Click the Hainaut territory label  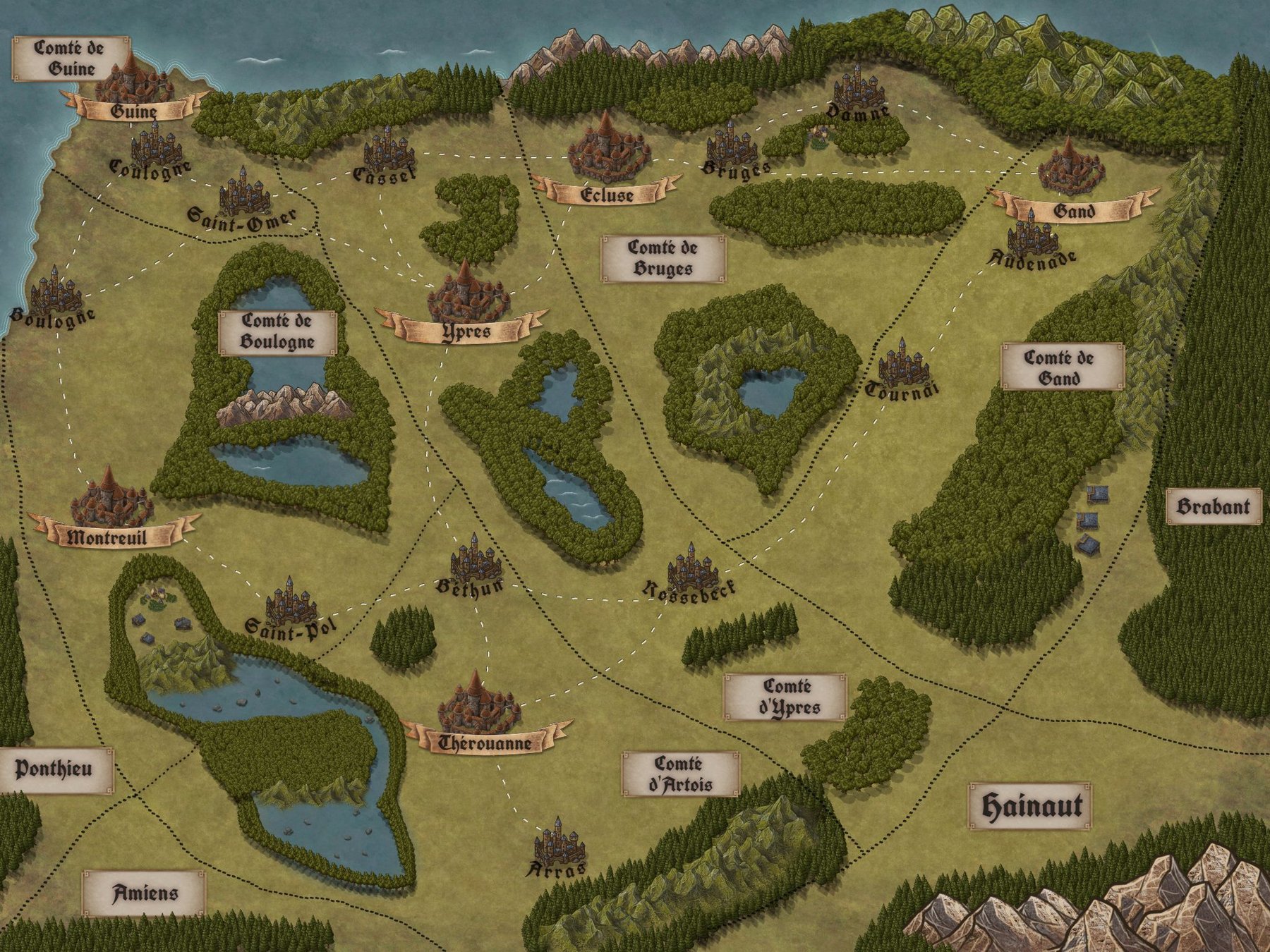click(1030, 805)
